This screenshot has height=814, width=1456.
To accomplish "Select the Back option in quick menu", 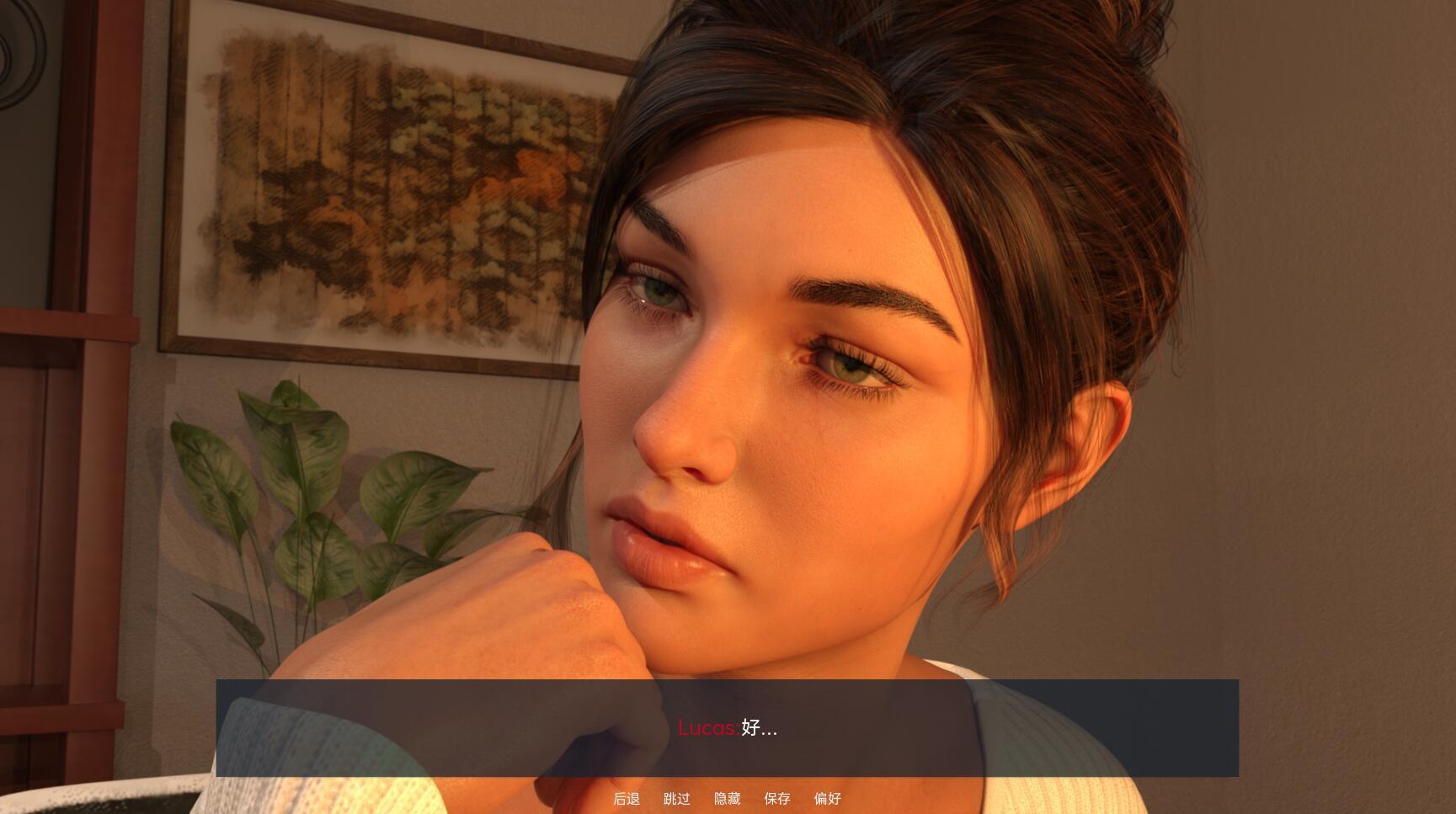I will pyautogui.click(x=627, y=798).
